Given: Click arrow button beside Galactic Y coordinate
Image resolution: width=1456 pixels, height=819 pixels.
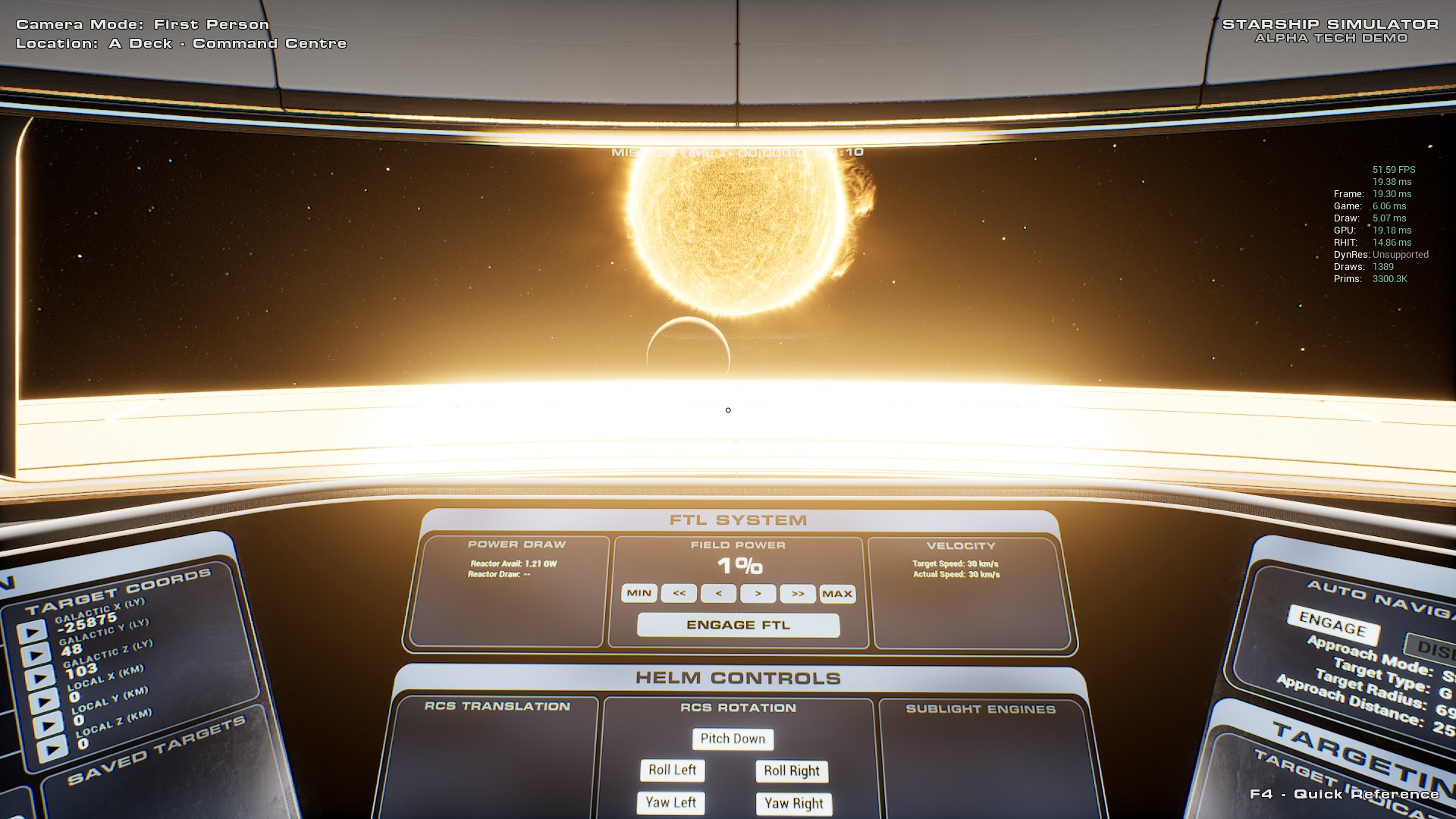Looking at the screenshot, I should [35, 655].
